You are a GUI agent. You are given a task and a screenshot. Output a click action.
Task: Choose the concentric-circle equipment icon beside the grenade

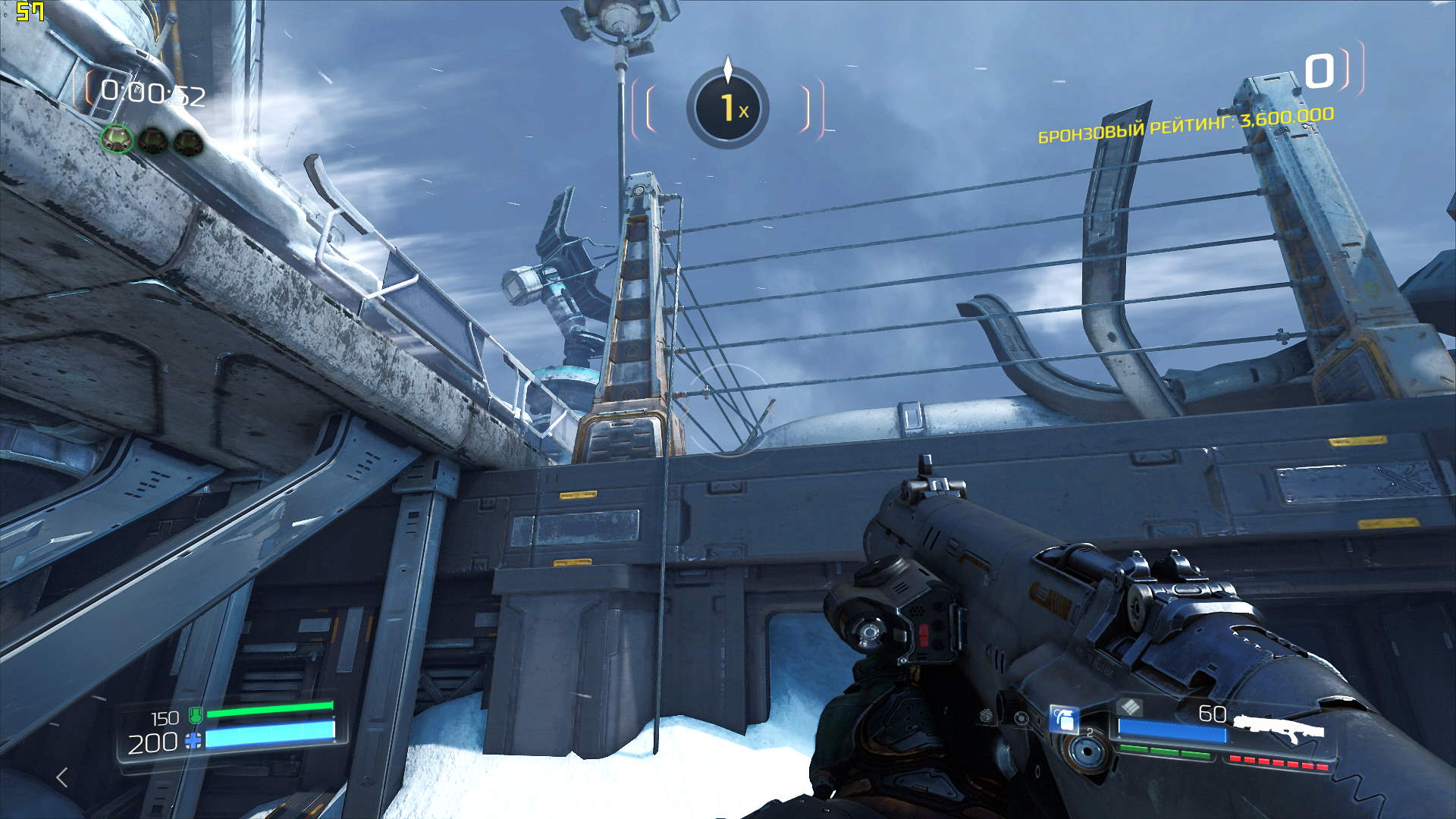click(1021, 717)
